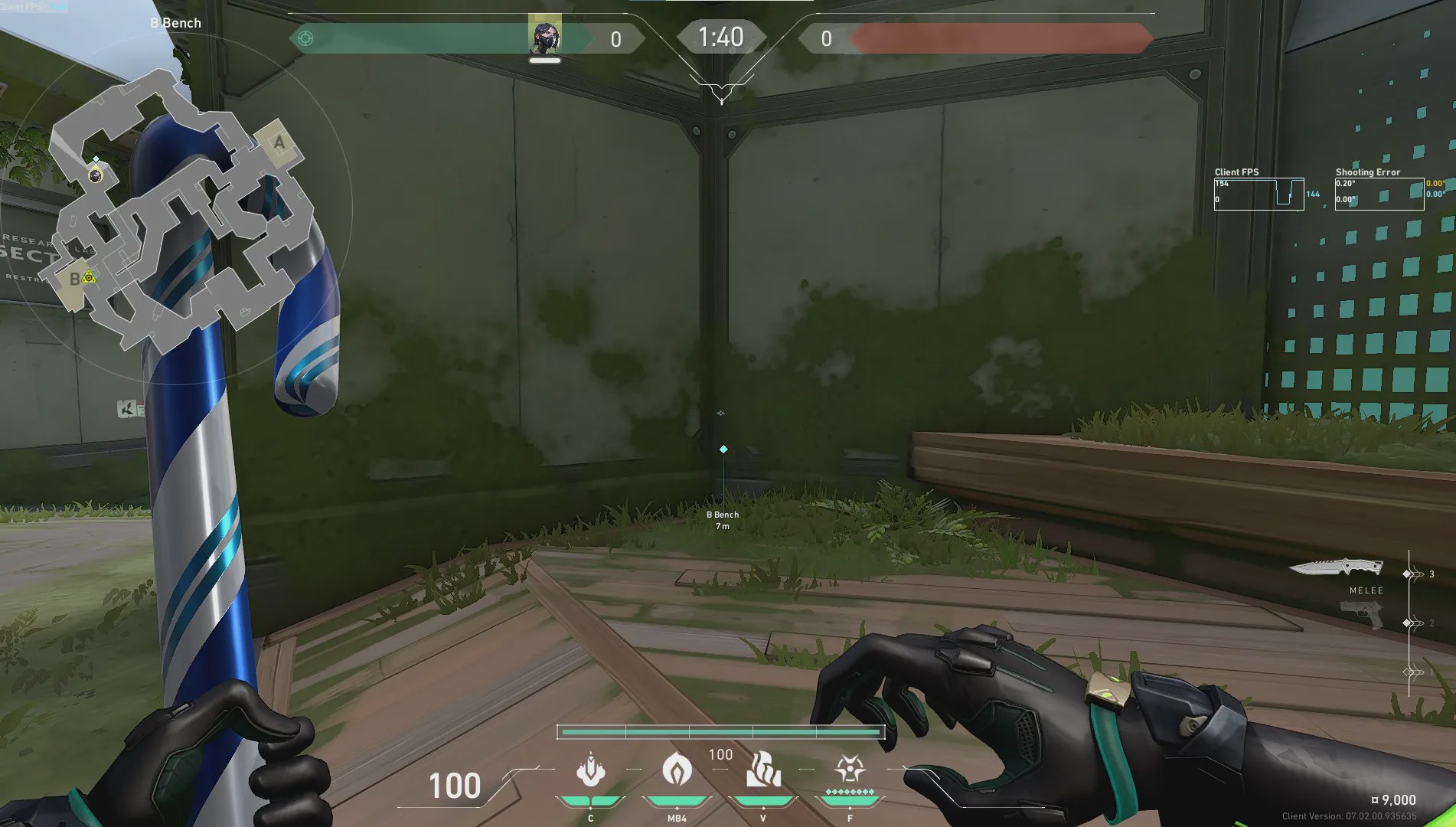Open the Client FPS performance graph
This screenshot has width=1456, height=827.
click(x=1259, y=194)
